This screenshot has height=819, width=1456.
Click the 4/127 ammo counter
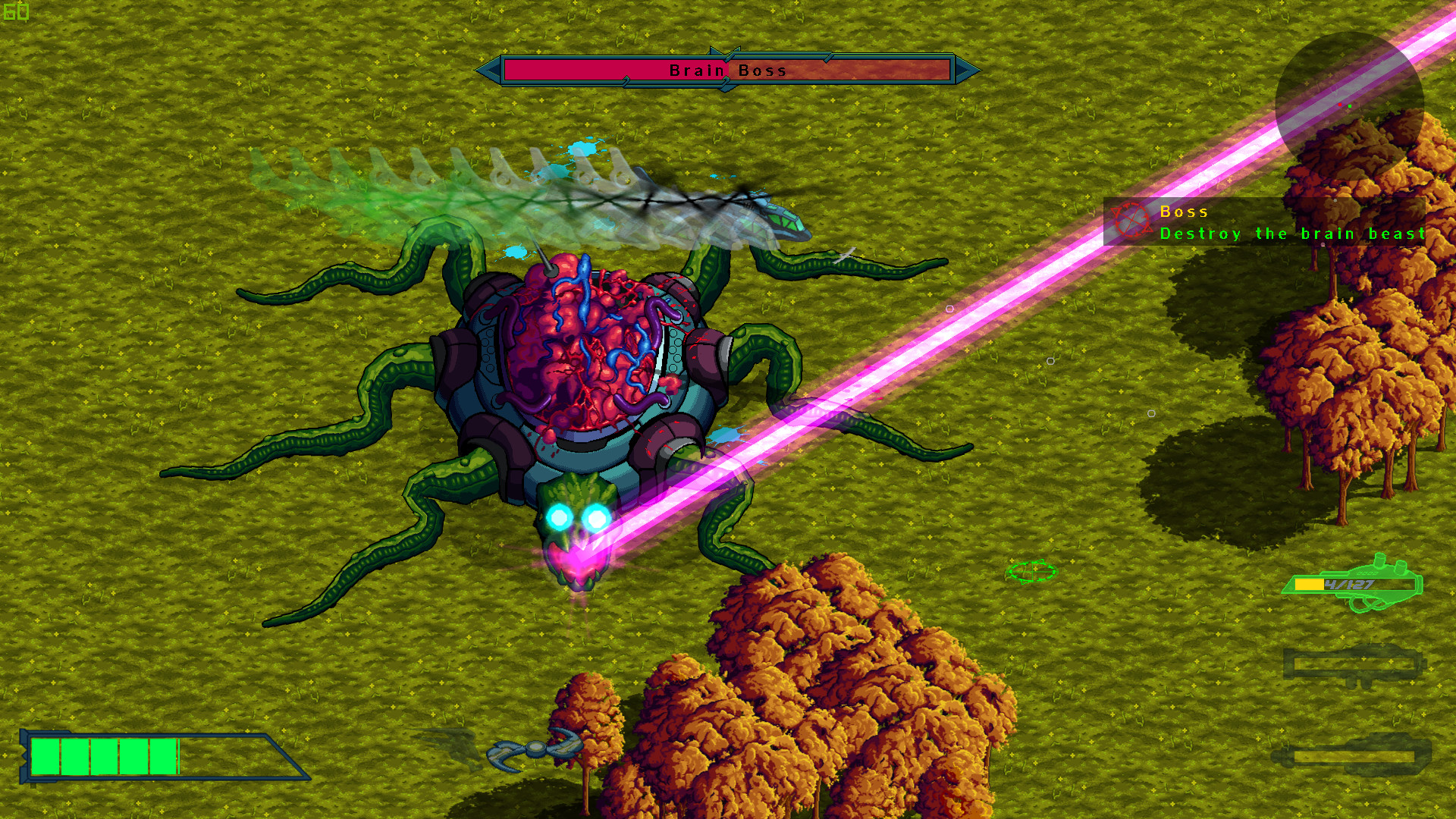(1350, 584)
